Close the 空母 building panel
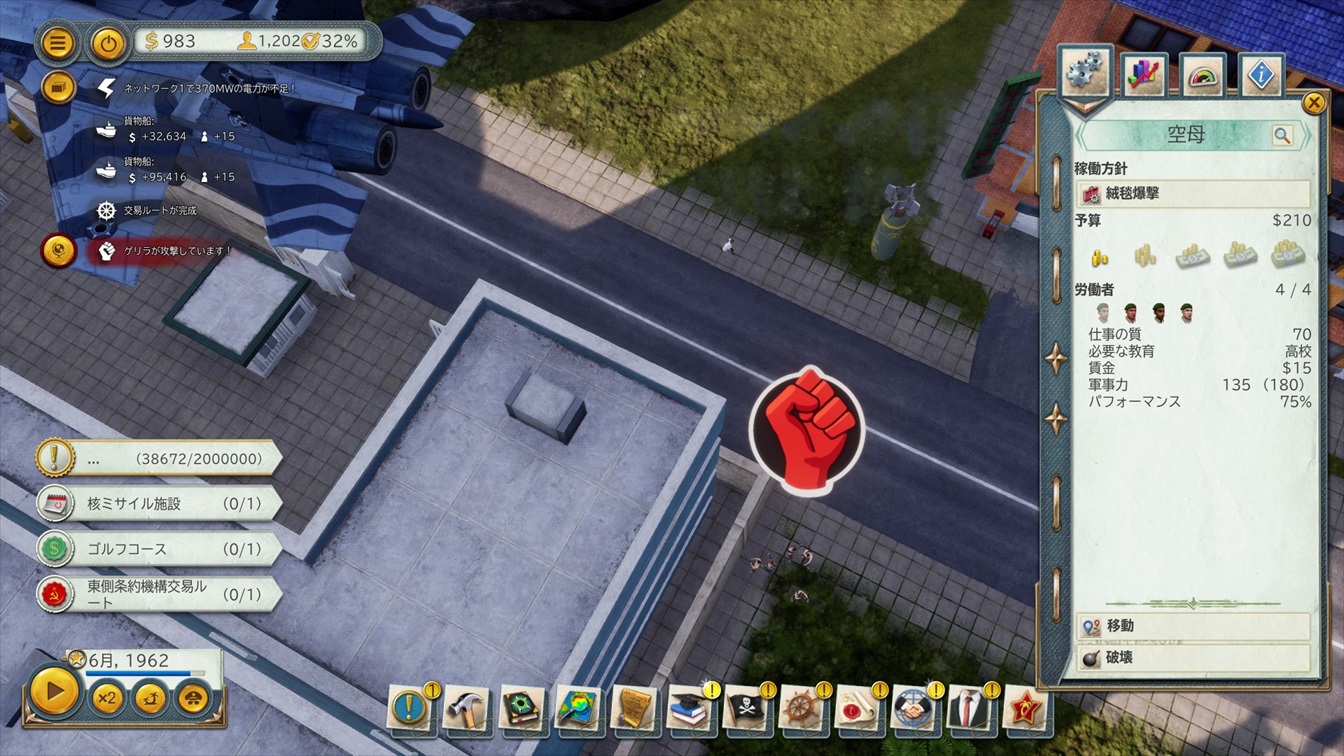This screenshot has width=1344, height=756. pos(1313,102)
